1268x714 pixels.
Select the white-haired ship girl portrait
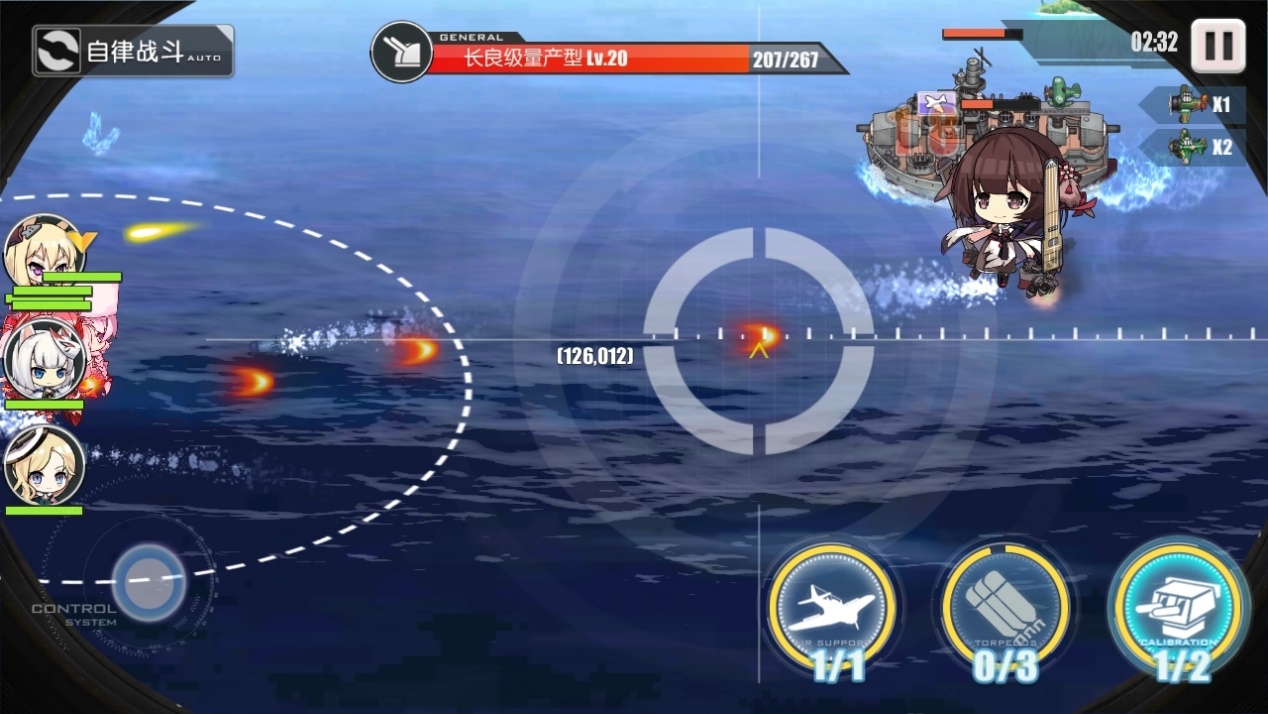pyautogui.click(x=45, y=360)
